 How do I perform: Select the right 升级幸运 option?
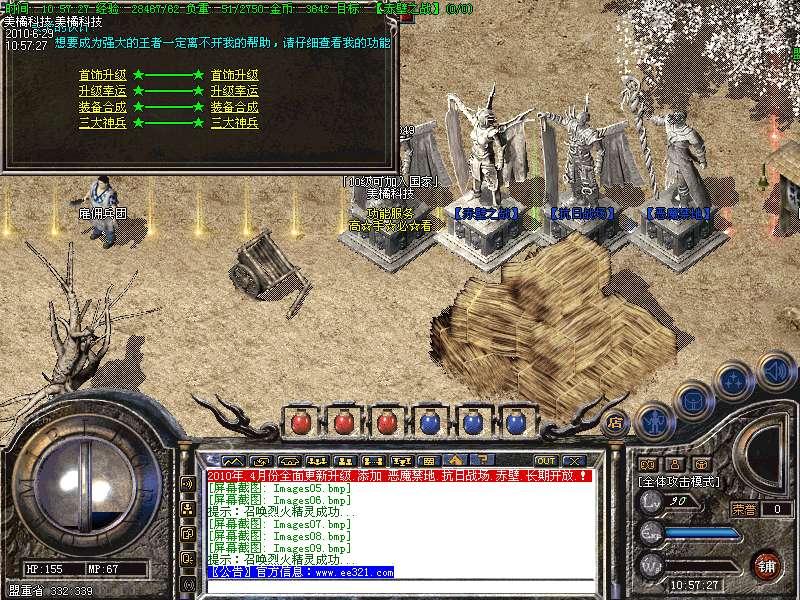point(234,91)
